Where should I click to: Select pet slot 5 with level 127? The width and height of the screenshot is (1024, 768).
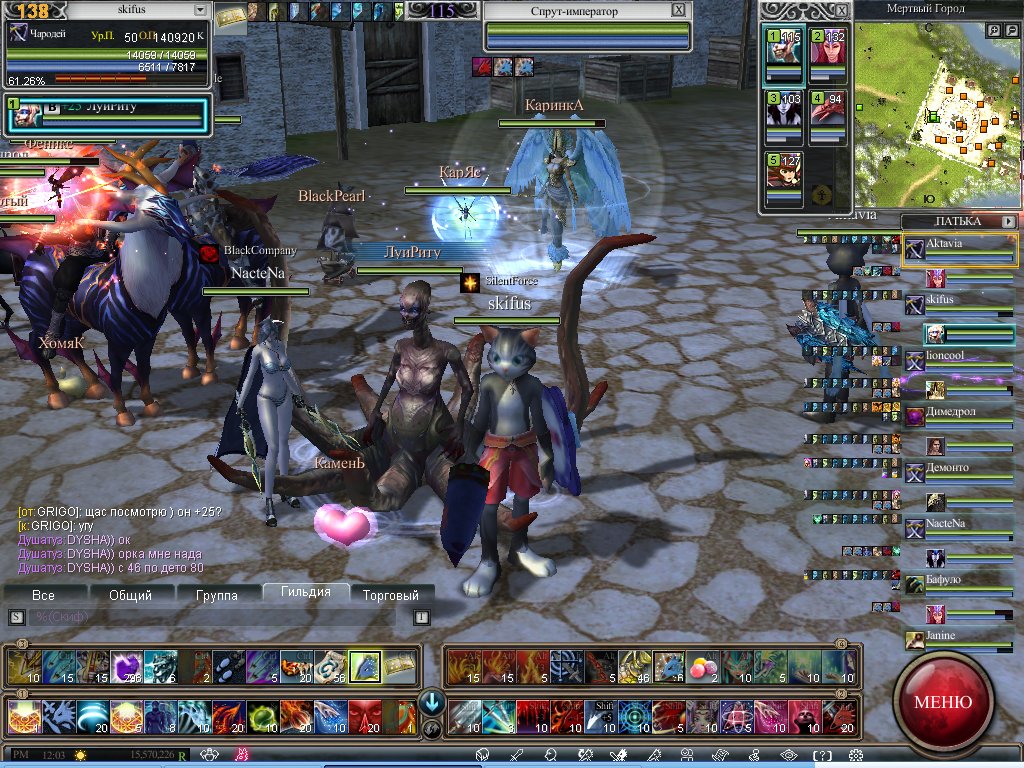coord(785,181)
